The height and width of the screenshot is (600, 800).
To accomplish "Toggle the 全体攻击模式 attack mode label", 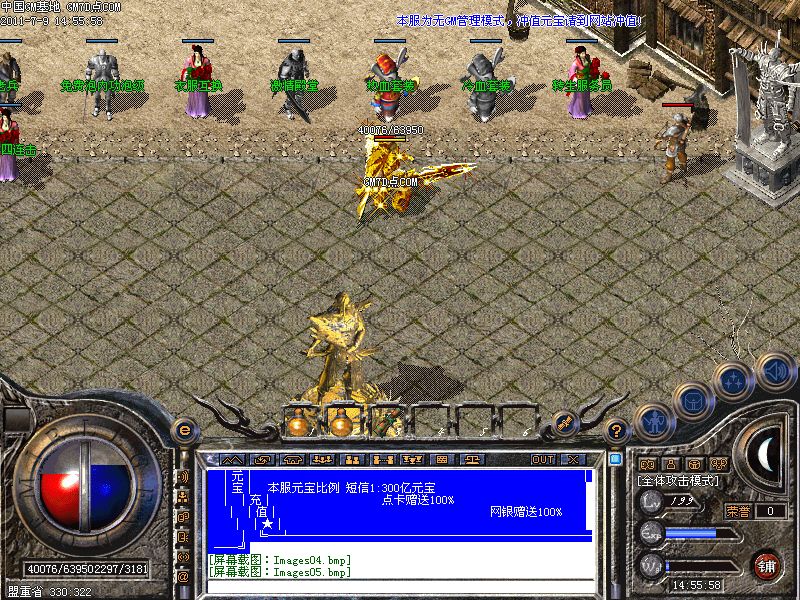I will click(x=680, y=481).
